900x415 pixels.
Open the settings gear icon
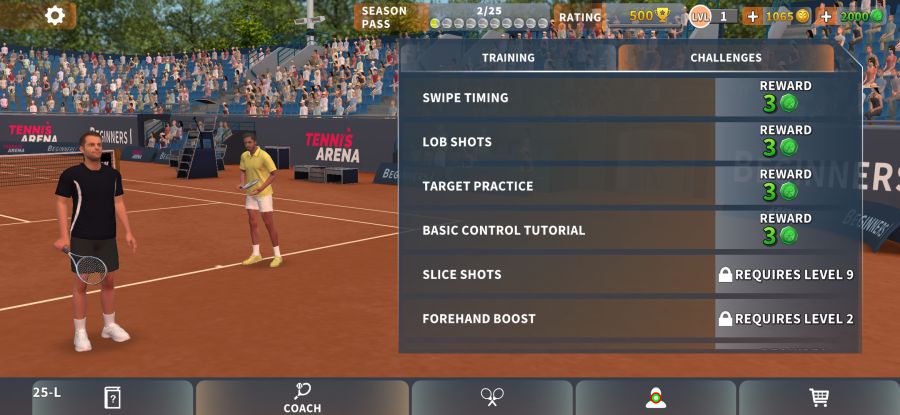55,15
